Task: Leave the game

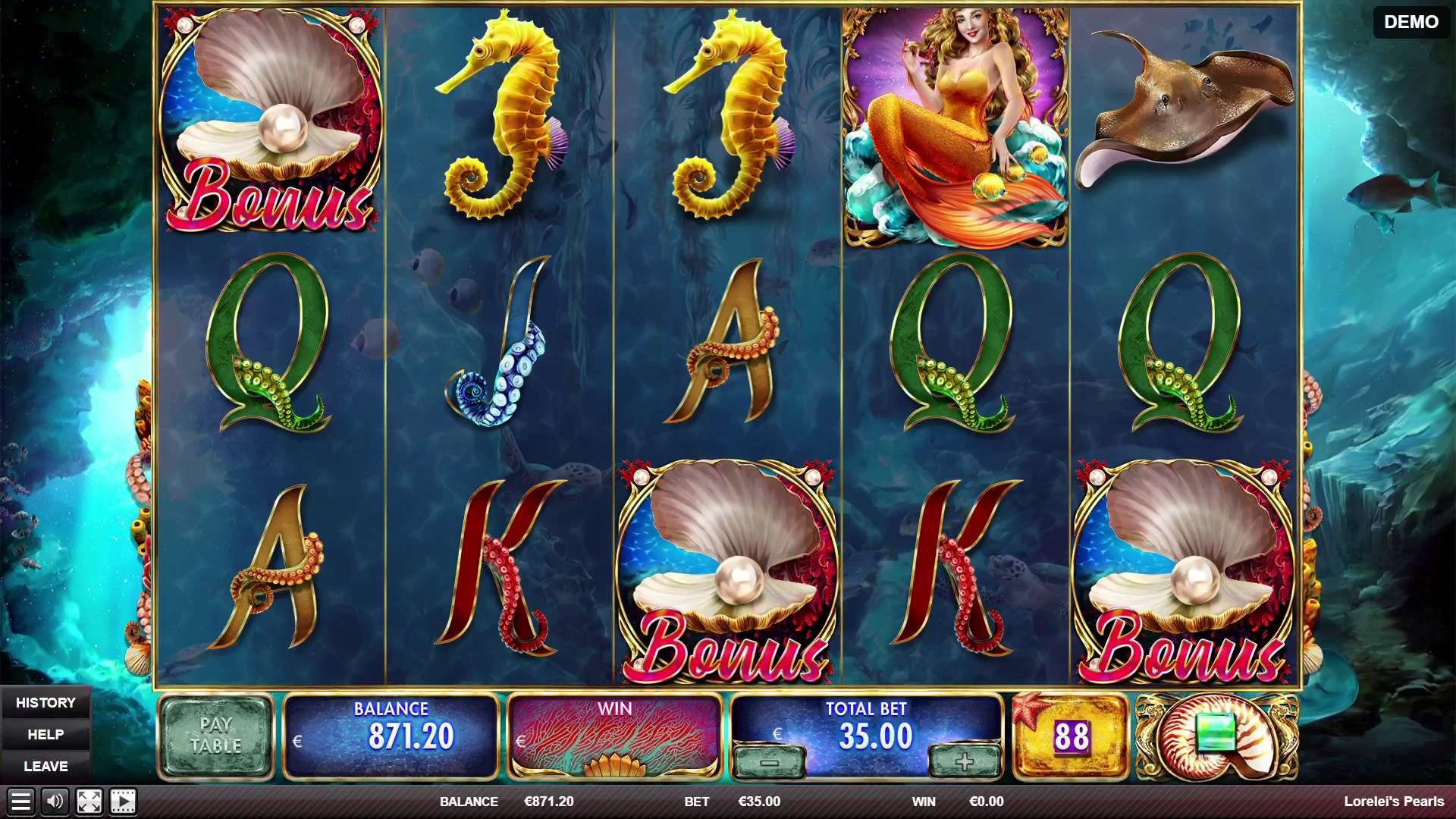Action: [x=45, y=767]
